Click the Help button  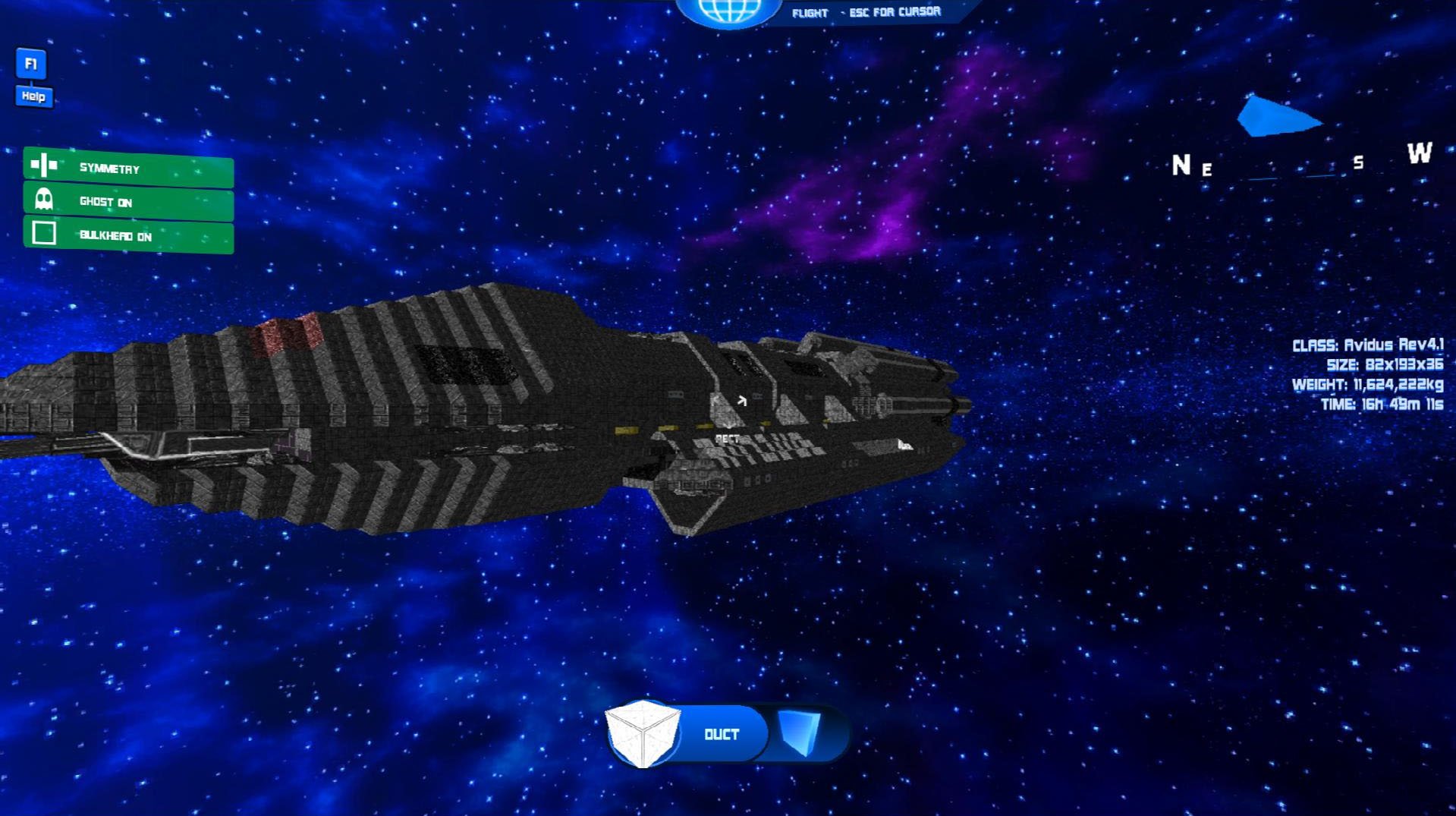click(x=32, y=97)
